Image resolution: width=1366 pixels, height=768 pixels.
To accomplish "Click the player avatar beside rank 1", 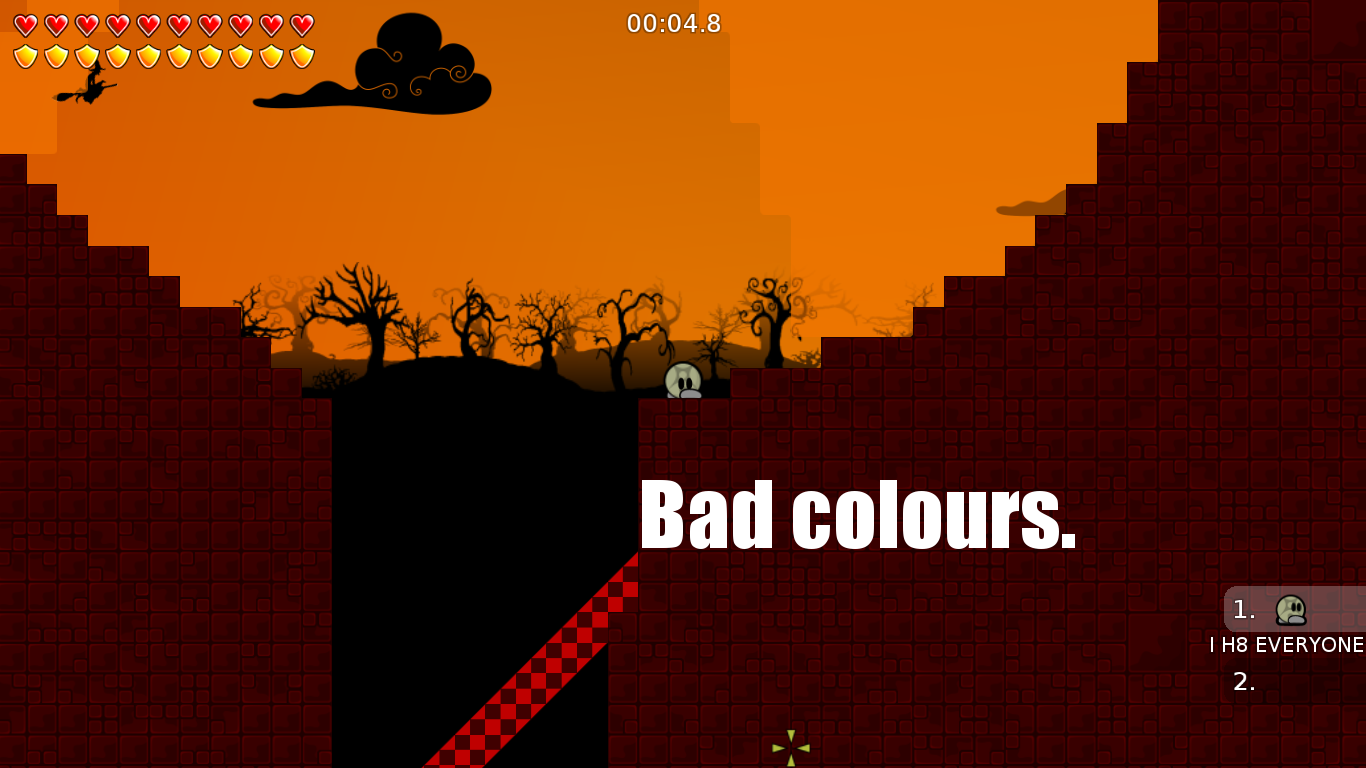I will click(x=1289, y=610).
